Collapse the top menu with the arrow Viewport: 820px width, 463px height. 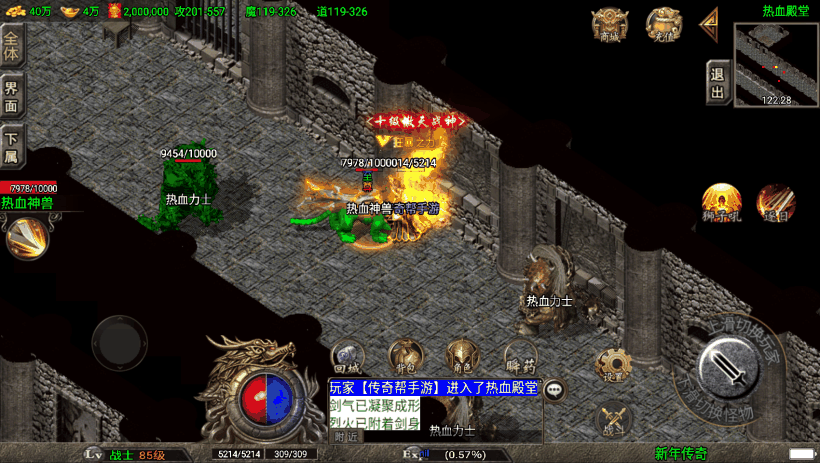pos(710,22)
